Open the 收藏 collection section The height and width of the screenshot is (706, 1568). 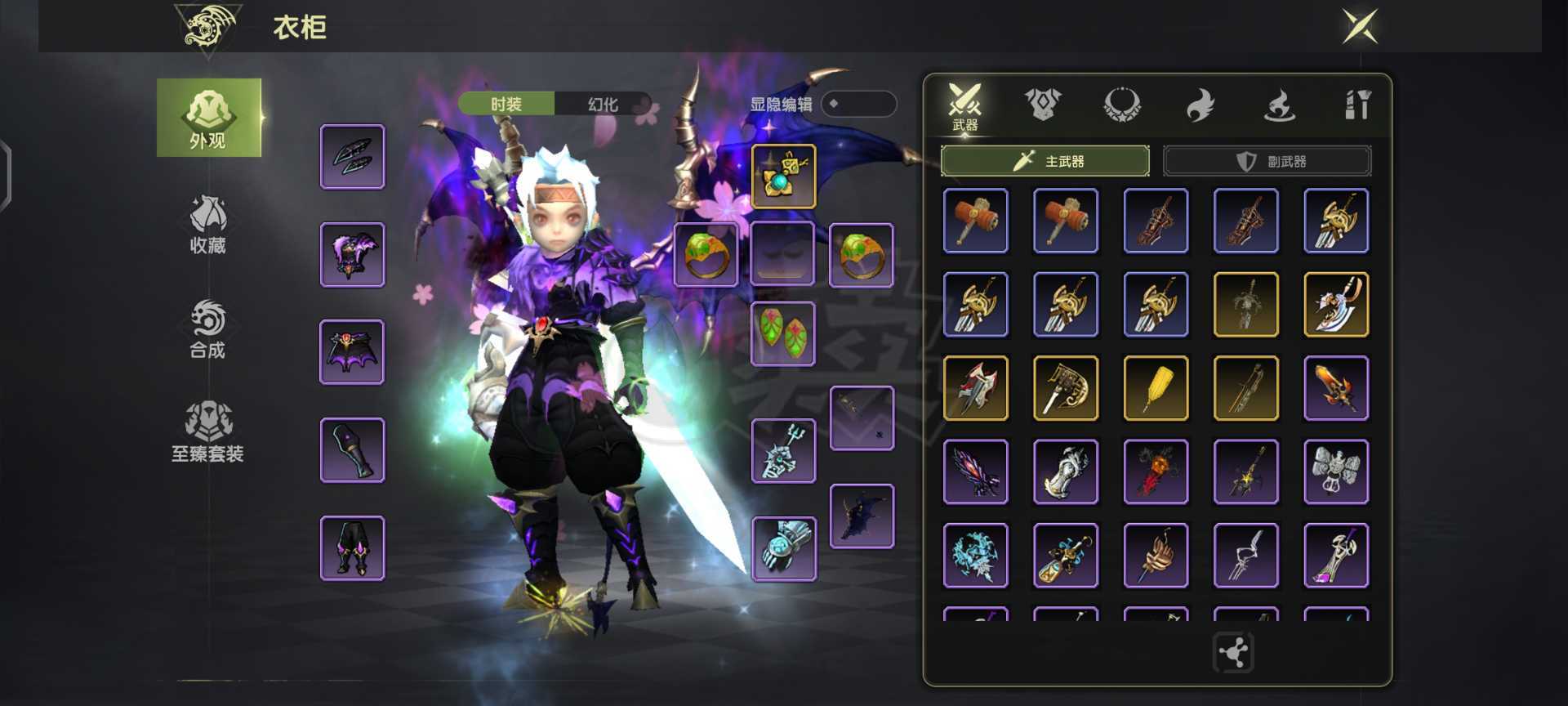tap(207, 224)
